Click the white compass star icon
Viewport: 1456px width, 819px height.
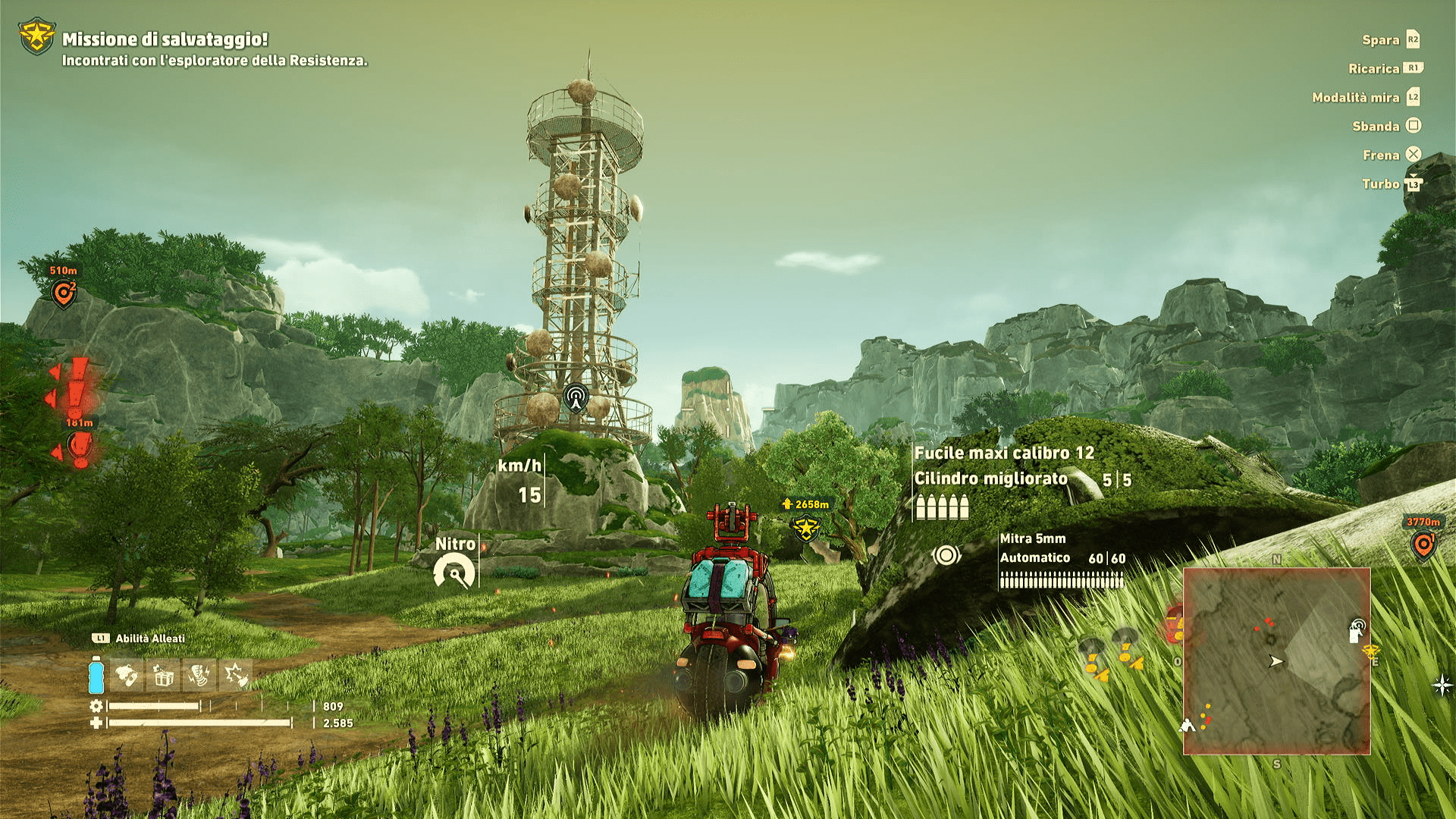click(x=1442, y=686)
